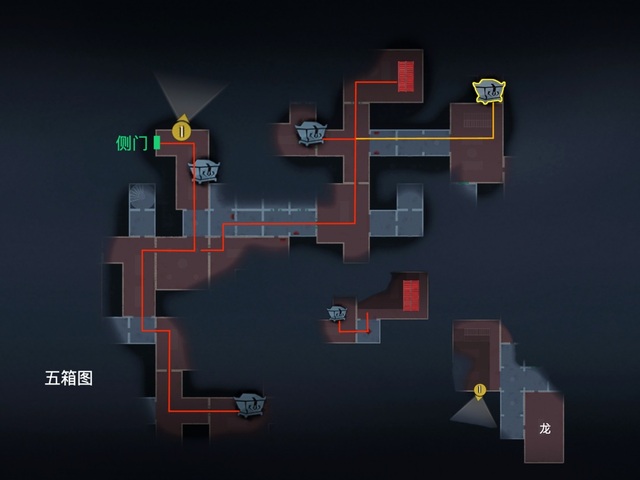Click the 龙 dragon room marker
The image size is (640, 480).
(x=545, y=428)
